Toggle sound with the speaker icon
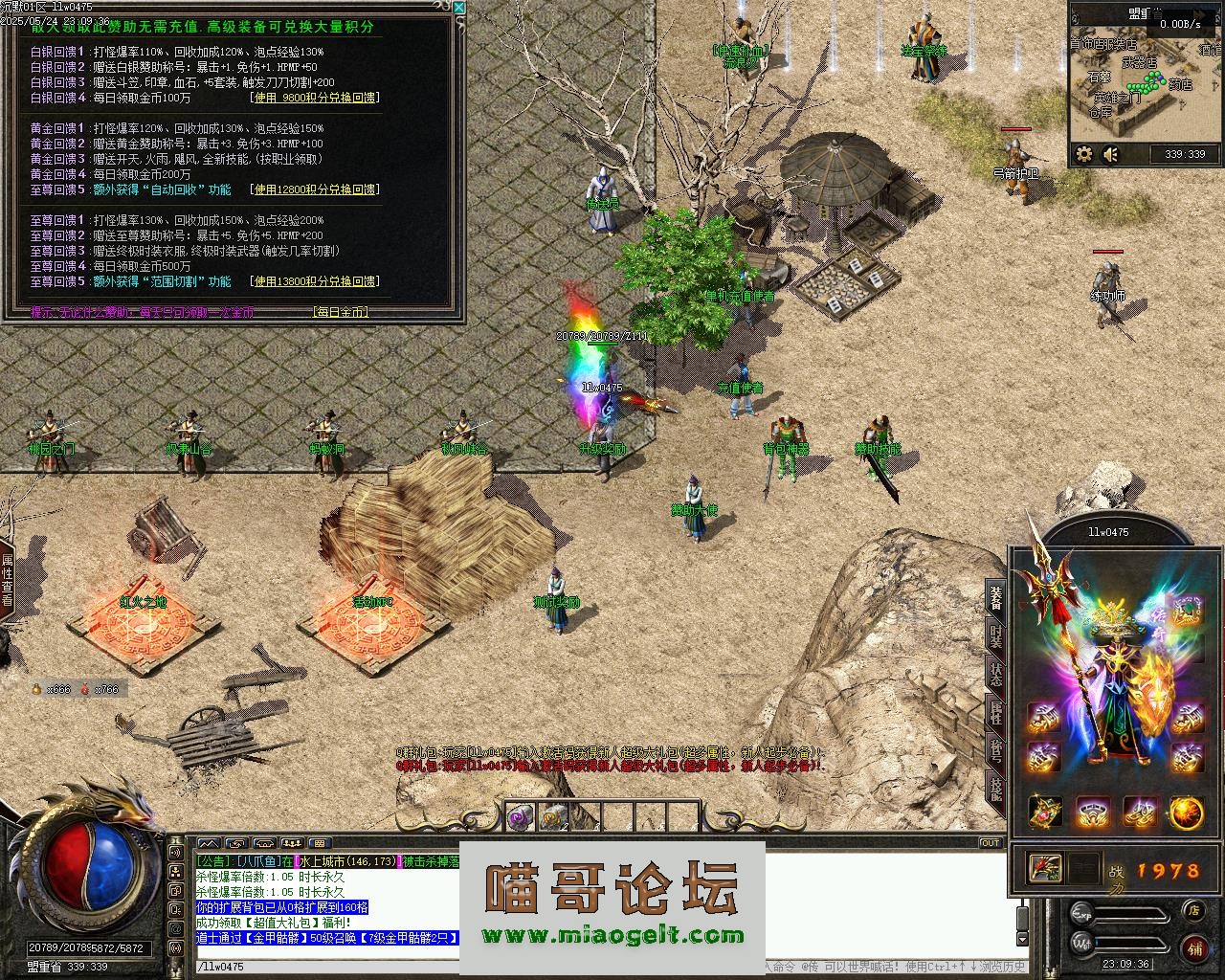This screenshot has width=1225, height=980. click(1111, 154)
